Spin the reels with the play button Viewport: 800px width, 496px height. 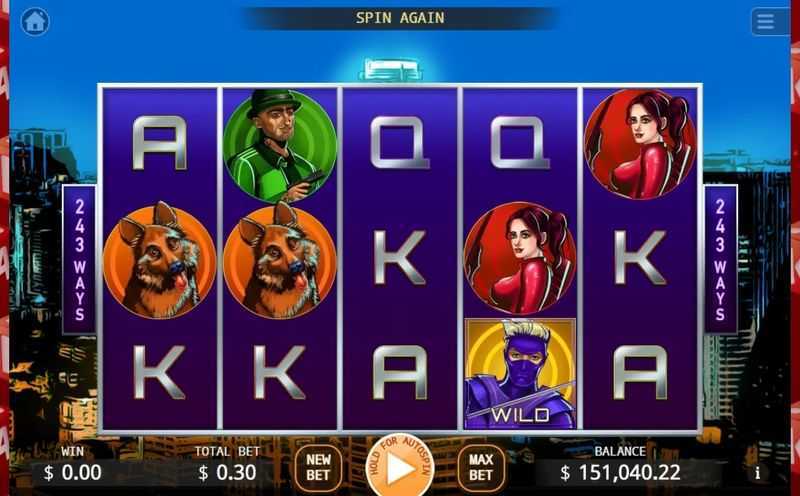[399, 468]
